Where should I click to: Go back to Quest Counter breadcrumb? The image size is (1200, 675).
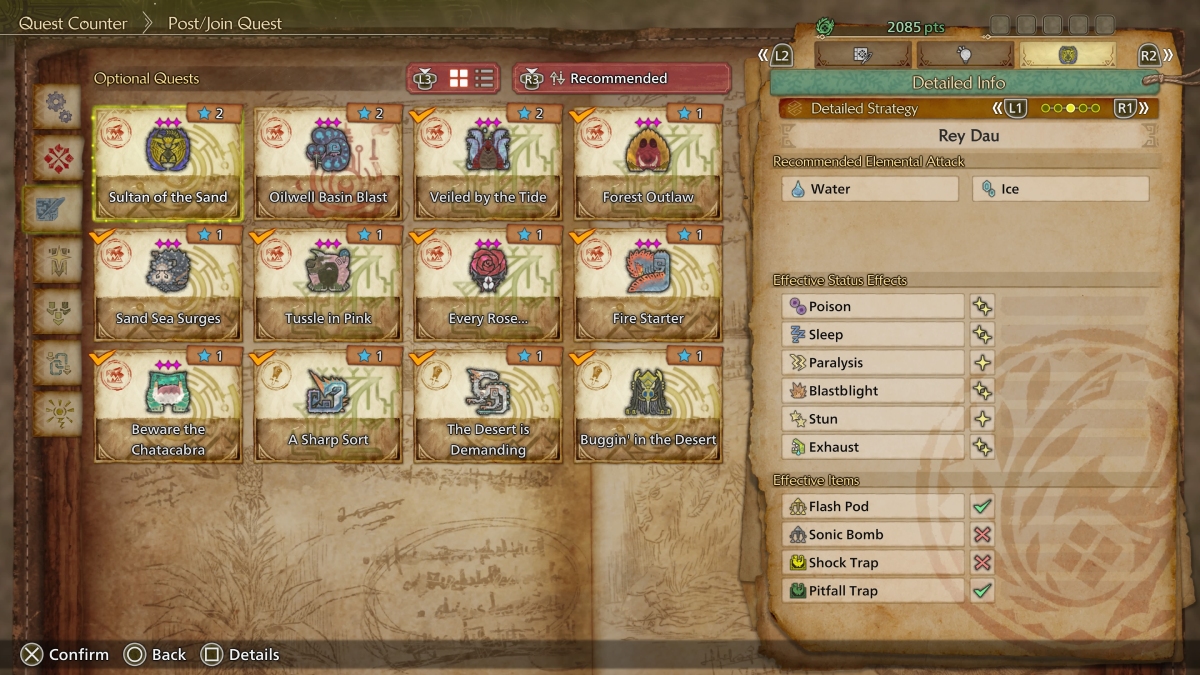click(x=72, y=23)
